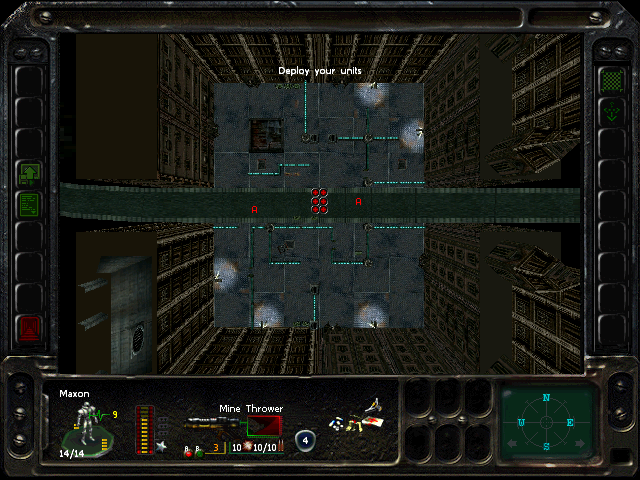Toggle the green grid button
The width and height of the screenshot is (640, 480).
coord(611,79)
